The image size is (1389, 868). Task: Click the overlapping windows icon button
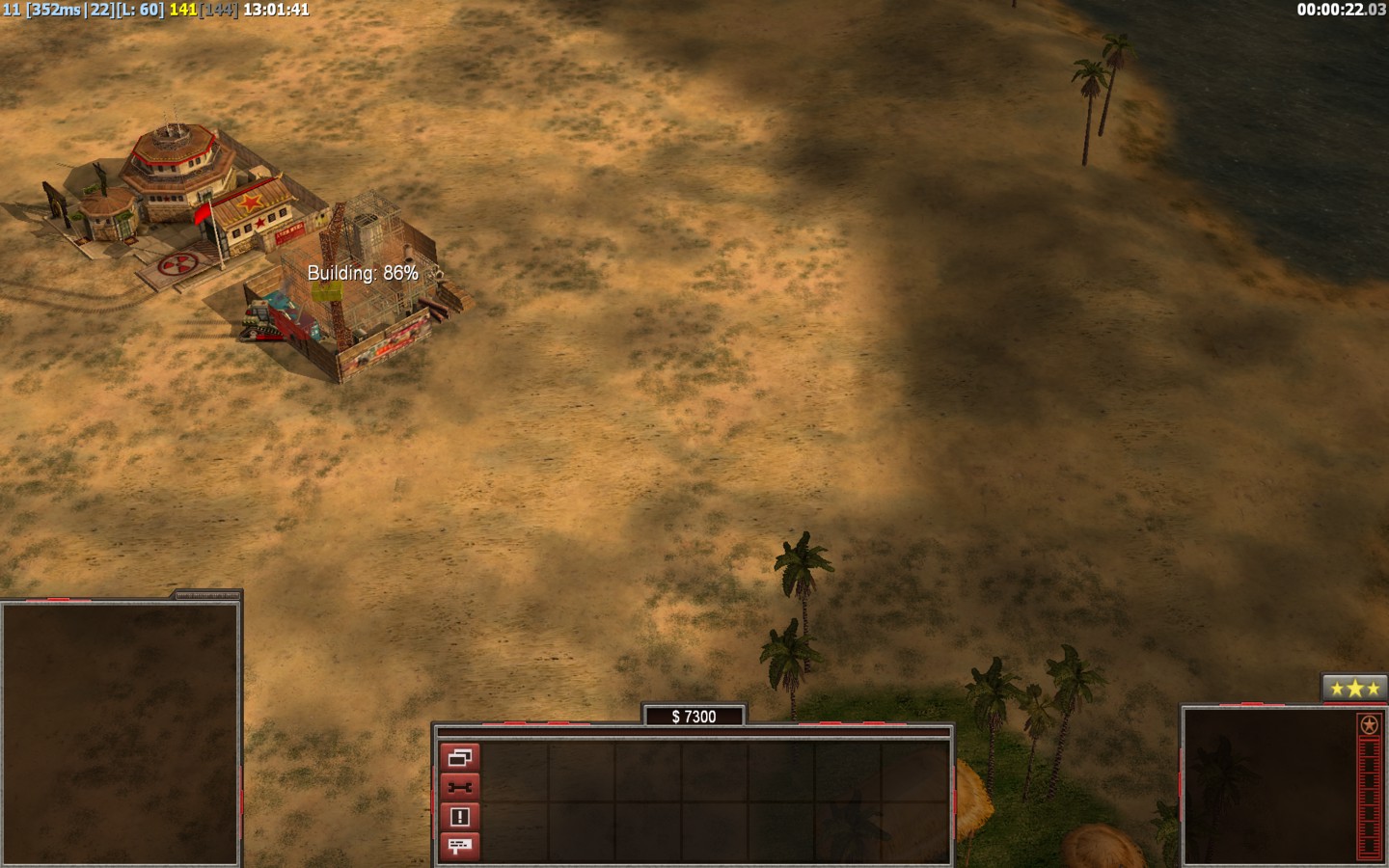point(459,757)
